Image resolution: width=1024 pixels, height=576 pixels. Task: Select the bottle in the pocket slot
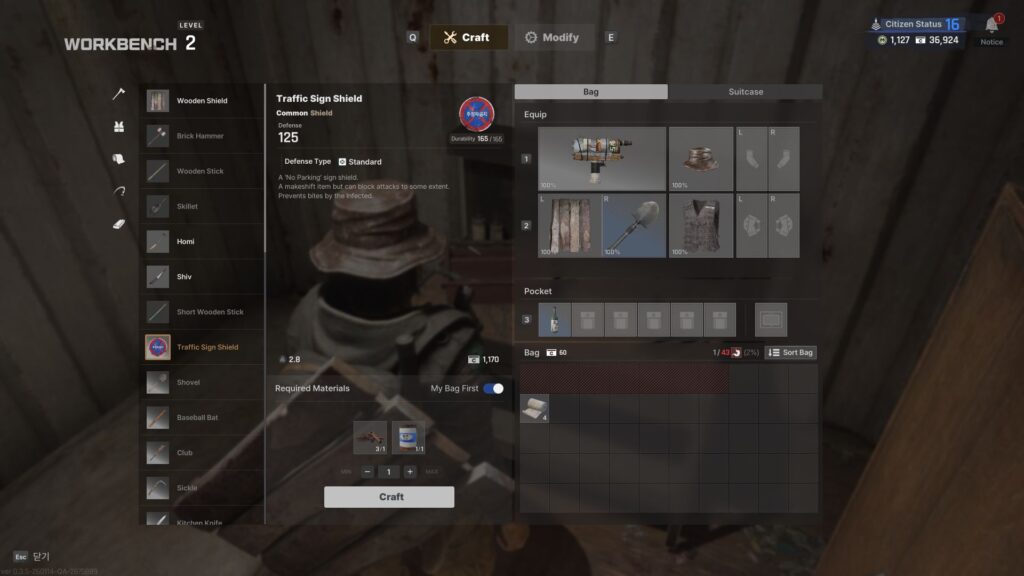555,320
